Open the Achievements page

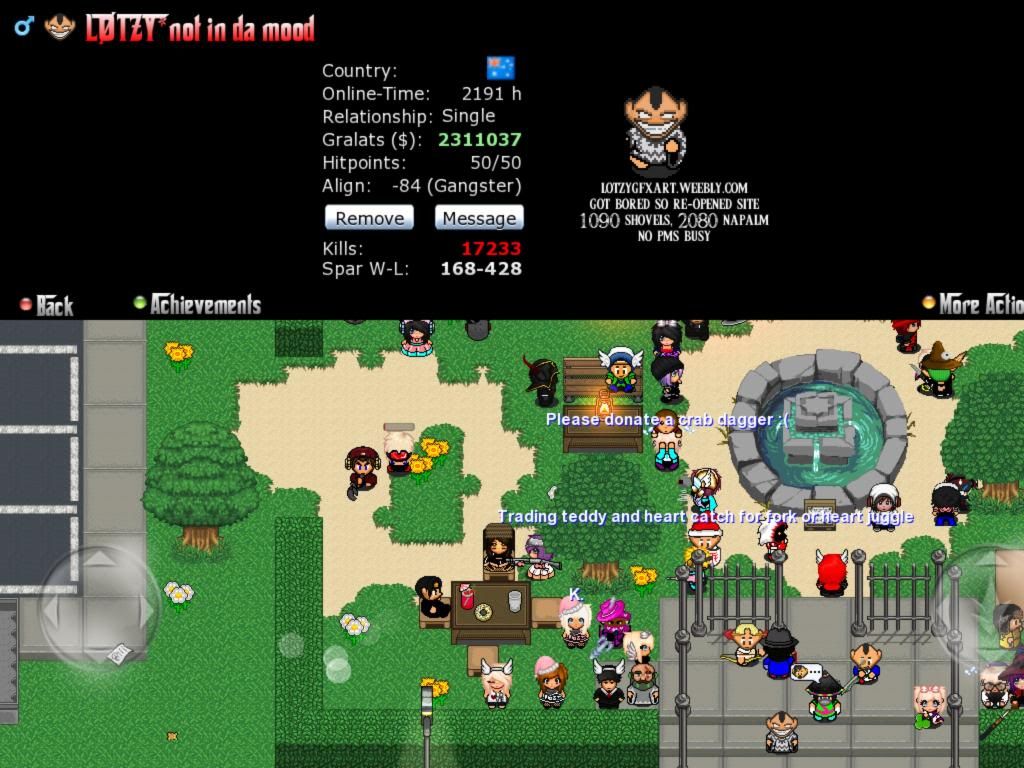[x=198, y=305]
